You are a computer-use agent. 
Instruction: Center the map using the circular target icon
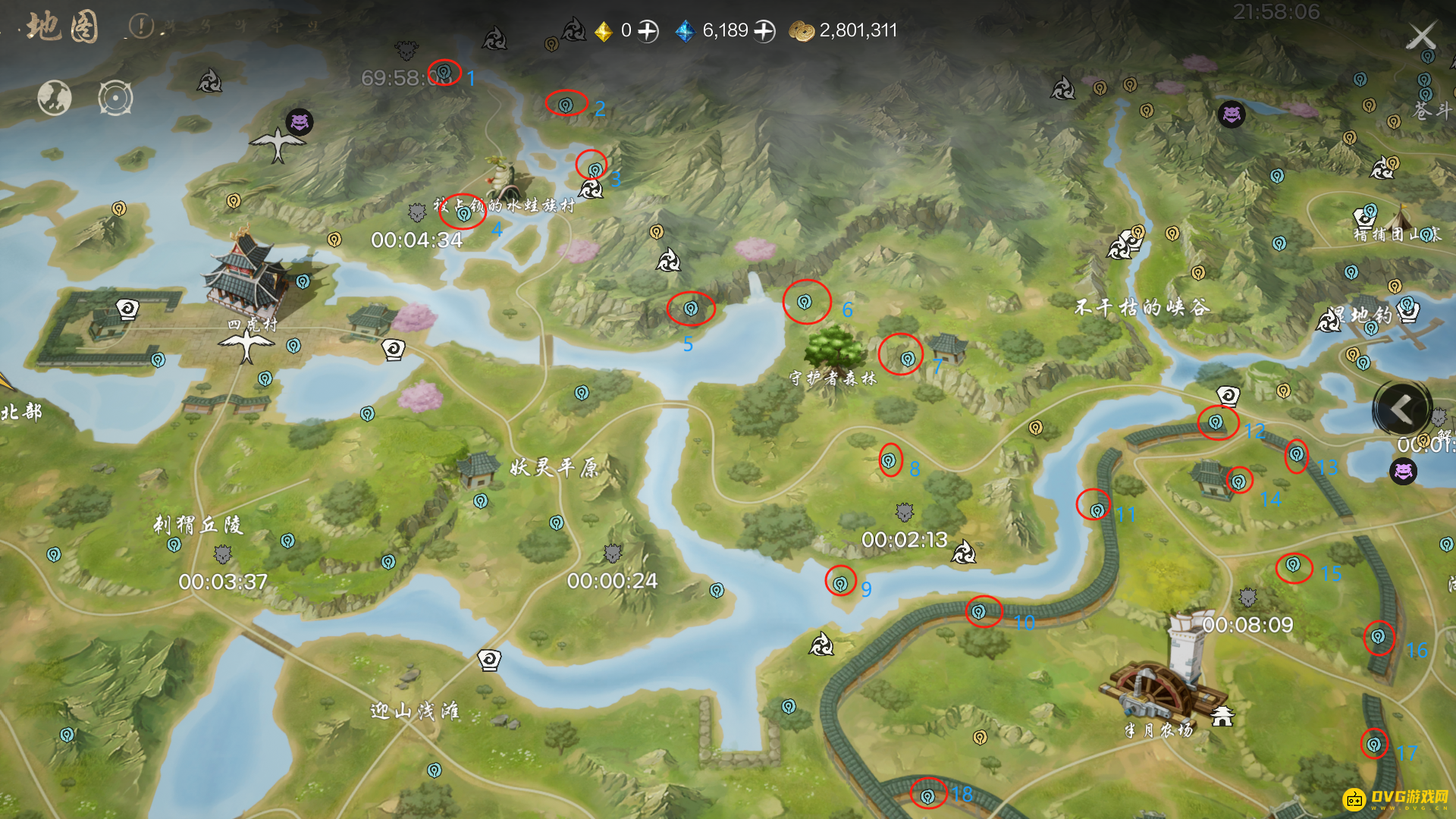[115, 98]
